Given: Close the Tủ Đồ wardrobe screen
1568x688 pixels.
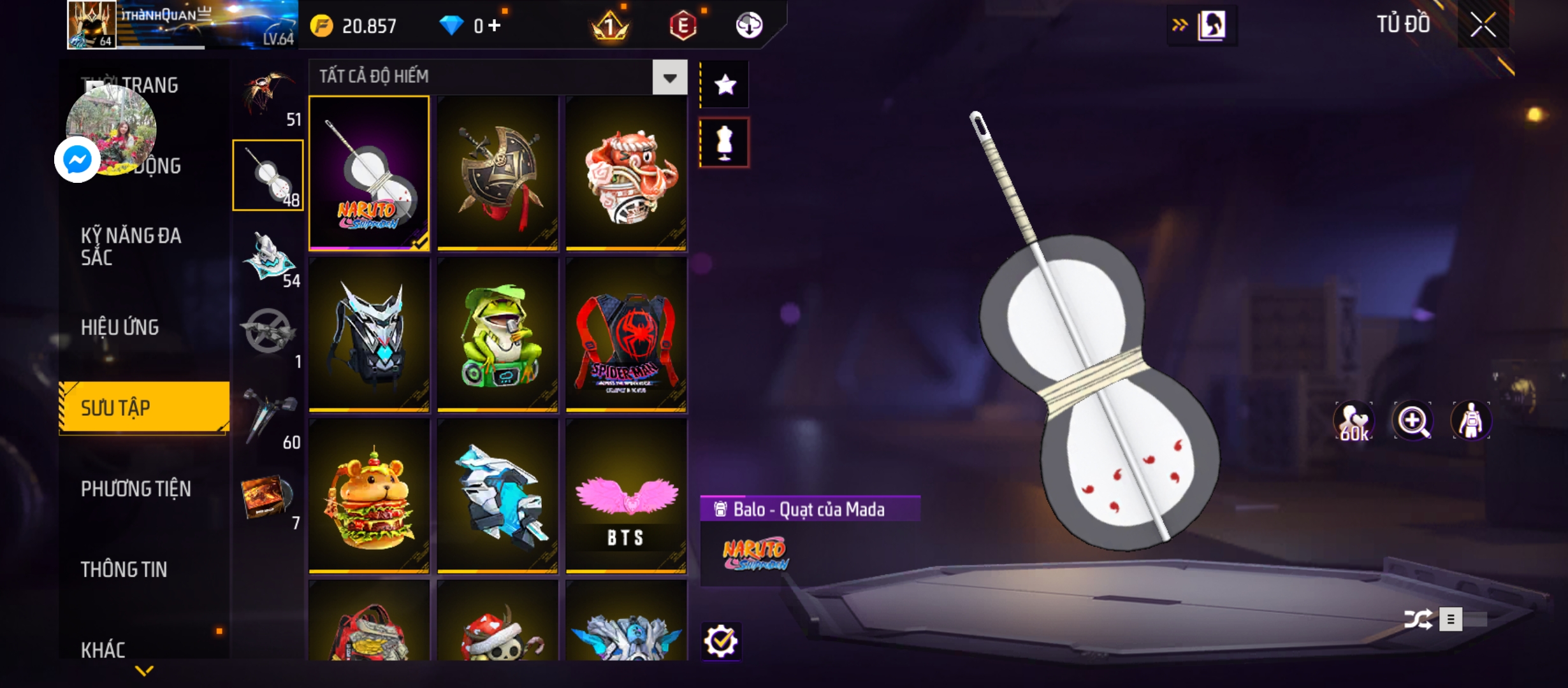Looking at the screenshot, I should [x=1483, y=25].
